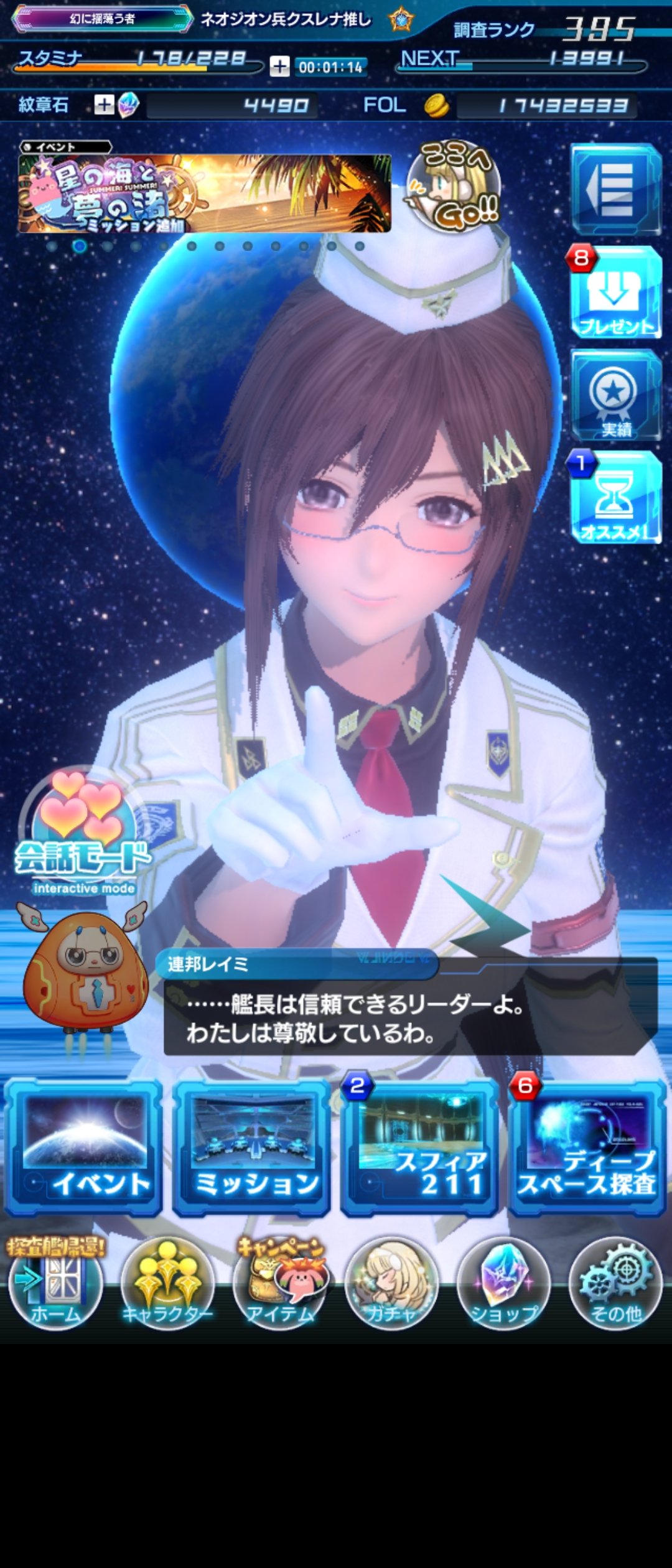This screenshot has height=1568, width=672.
Task: Open the summer event banner
Action: click(204, 193)
